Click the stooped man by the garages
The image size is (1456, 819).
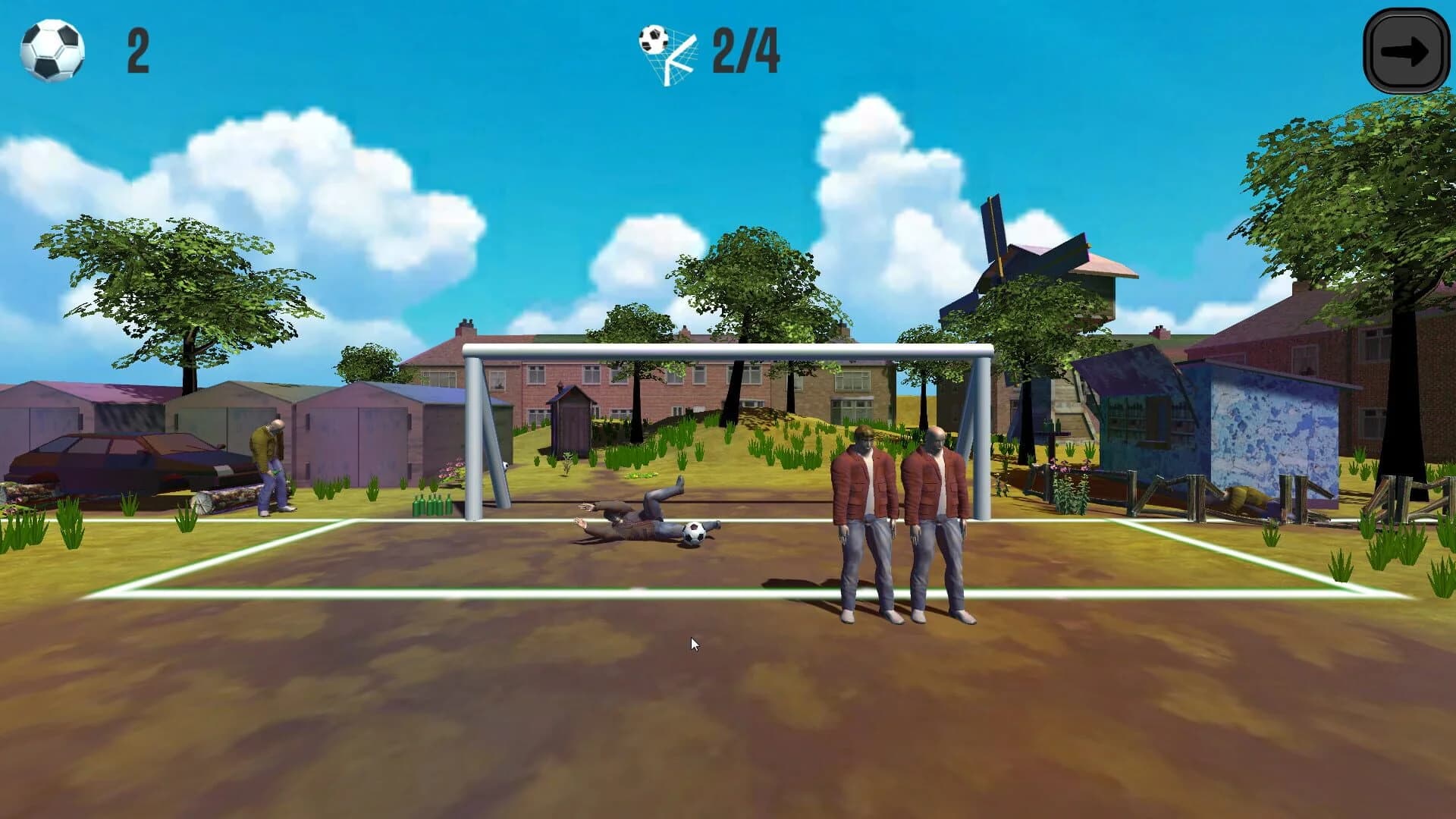pos(269,455)
